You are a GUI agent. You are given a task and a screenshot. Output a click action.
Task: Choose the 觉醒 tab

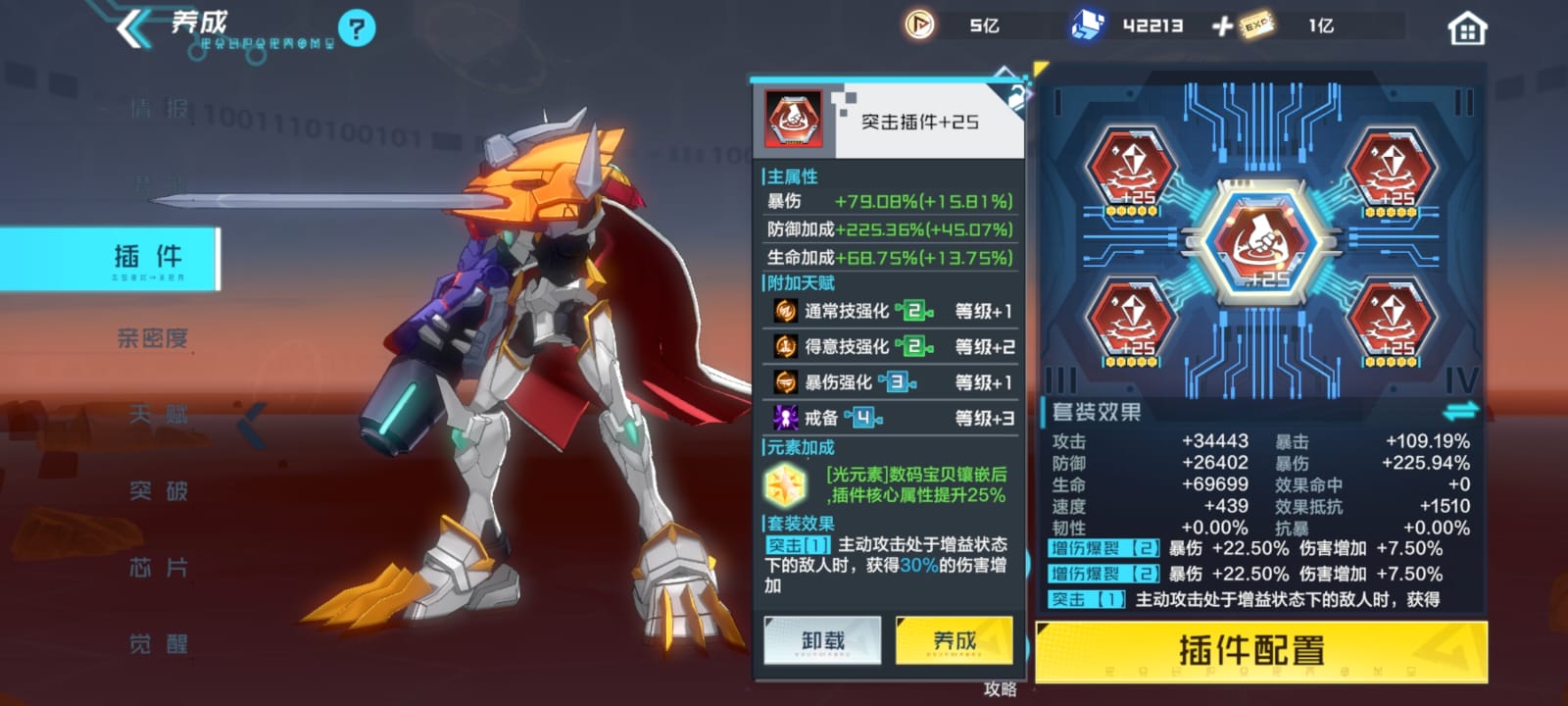tap(157, 644)
